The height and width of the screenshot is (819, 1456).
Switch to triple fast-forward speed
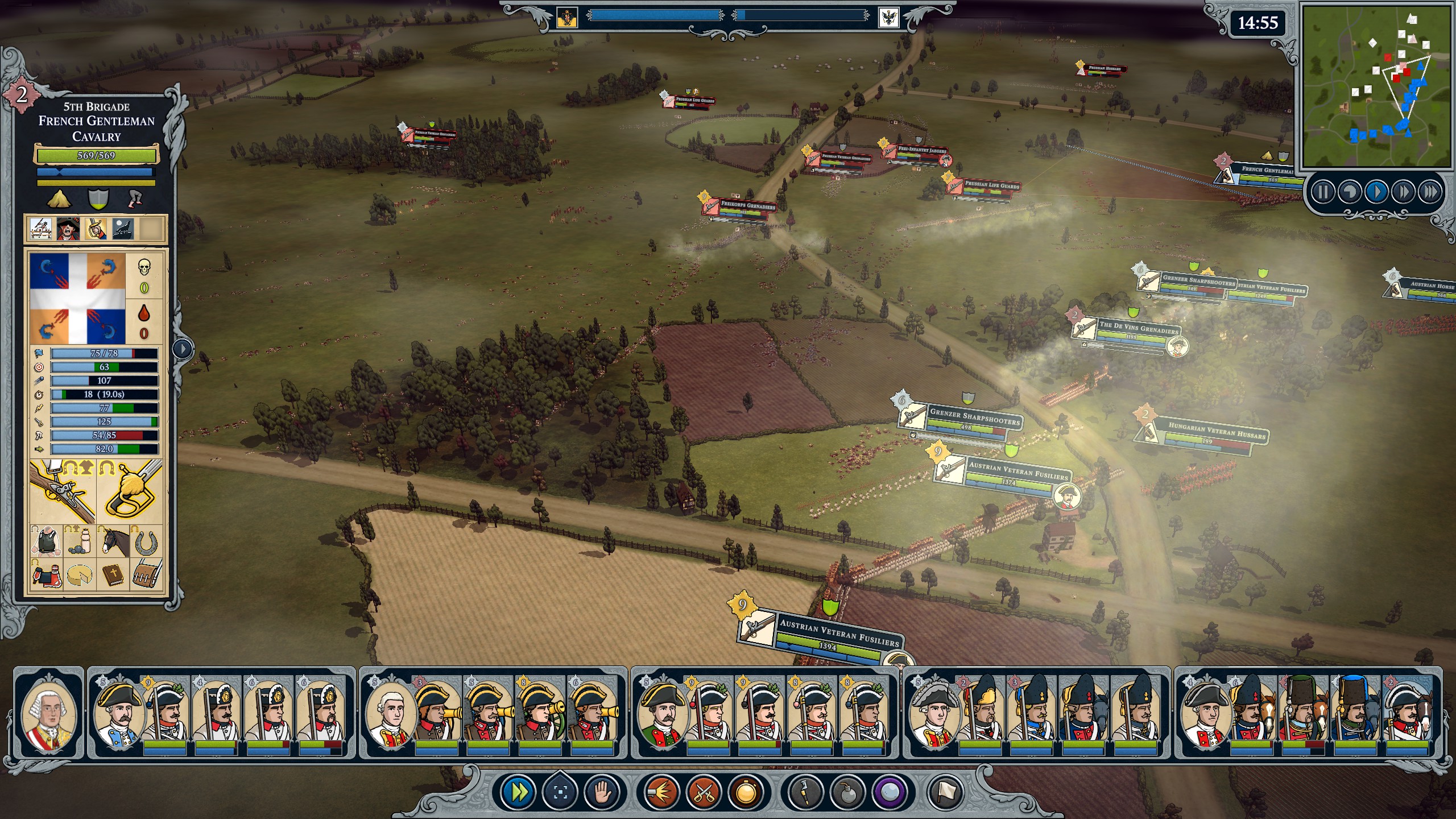click(x=1430, y=192)
